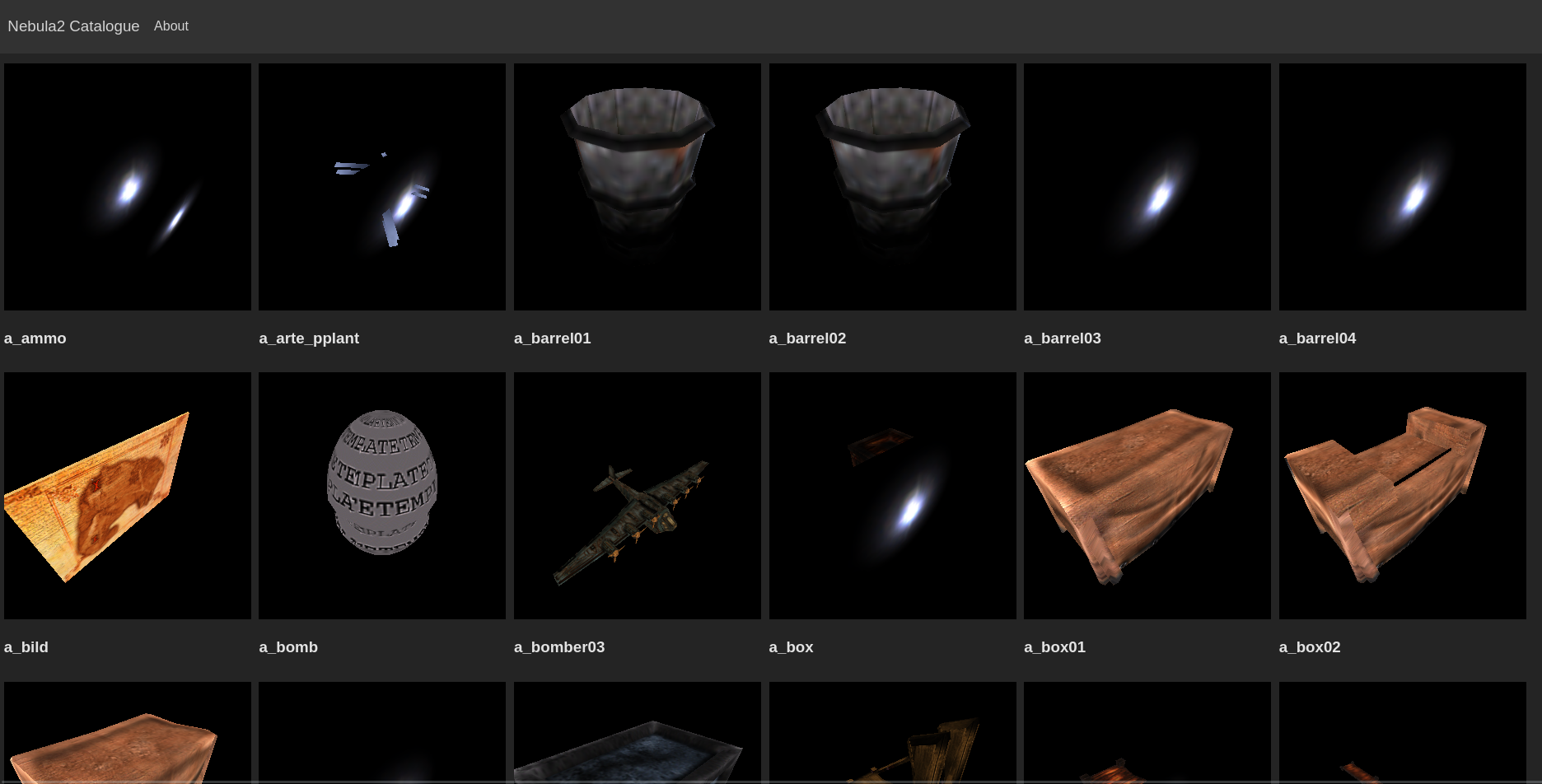Click the a_box02 label

(x=1310, y=647)
